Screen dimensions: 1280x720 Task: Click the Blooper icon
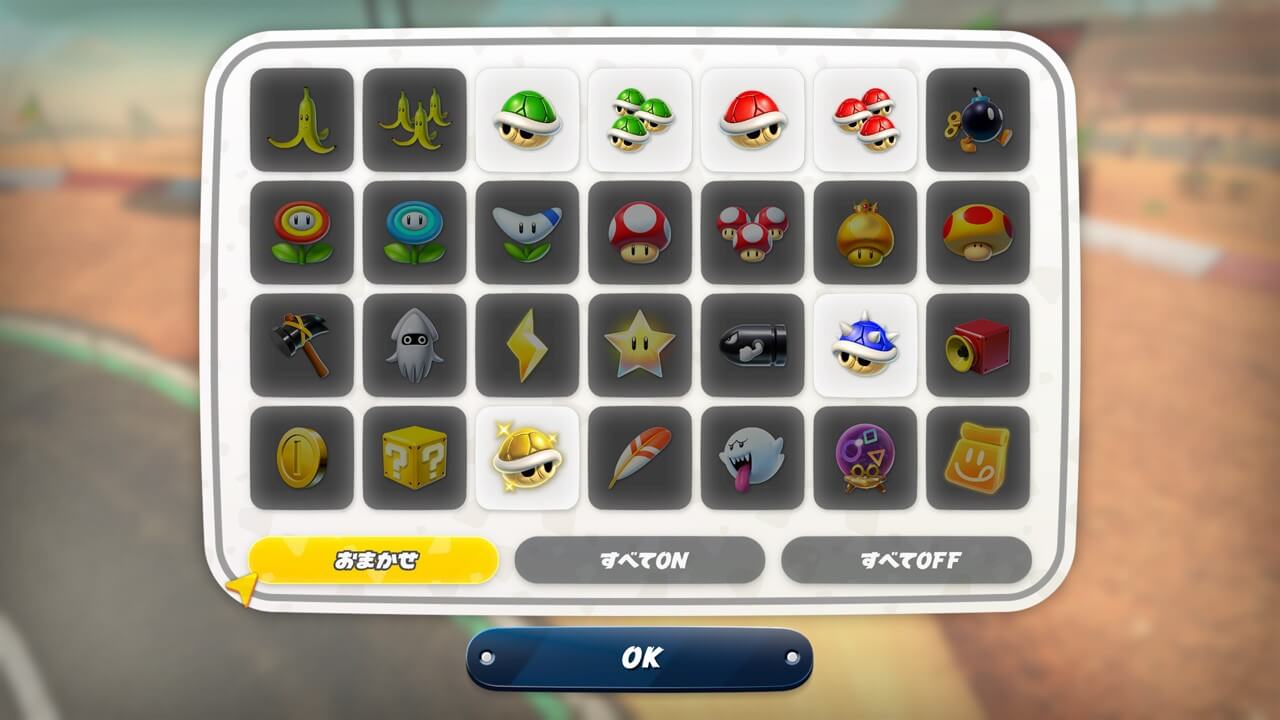tap(416, 345)
